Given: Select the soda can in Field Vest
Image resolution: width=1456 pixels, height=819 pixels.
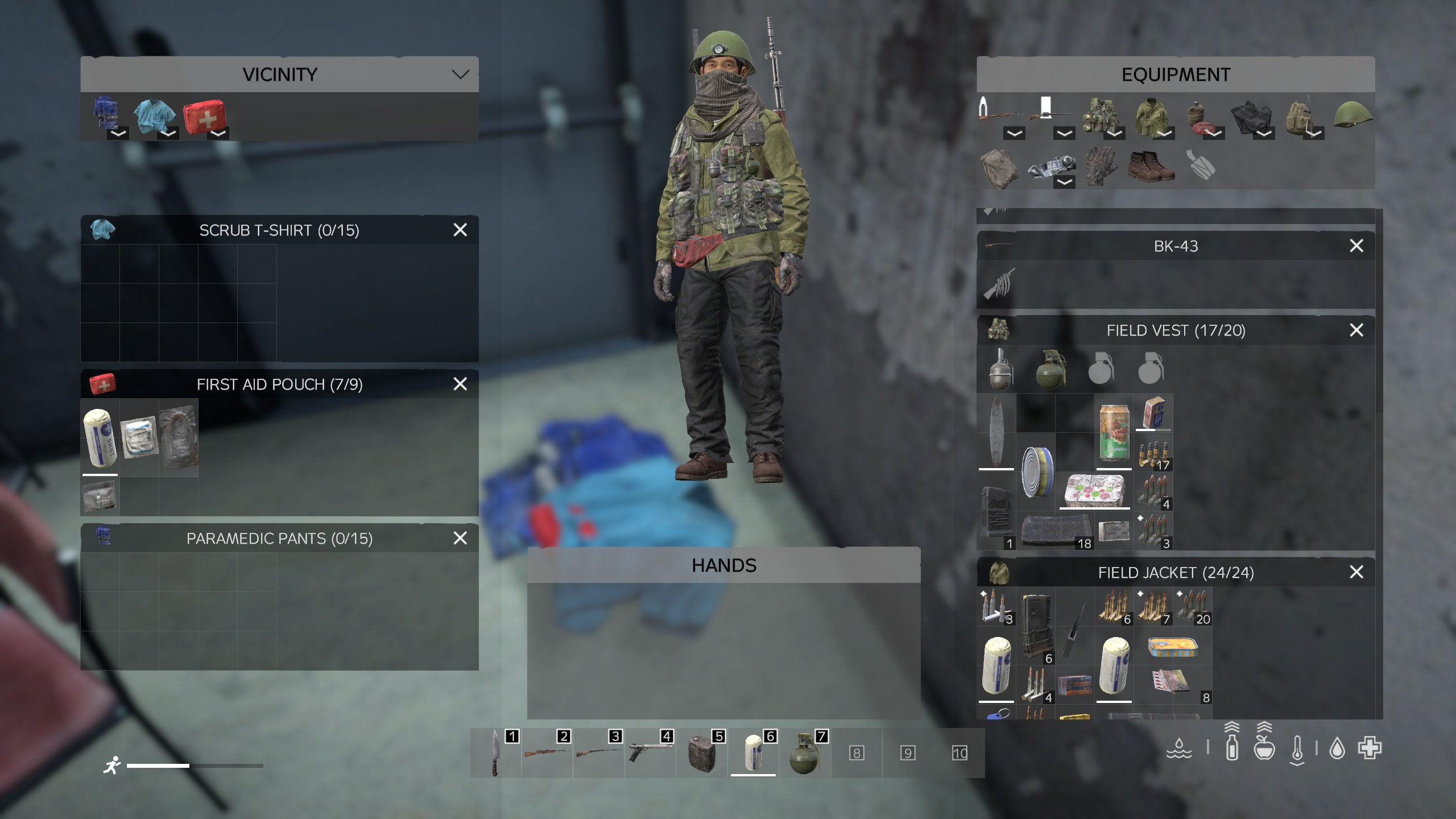Looking at the screenshot, I should [x=1114, y=432].
